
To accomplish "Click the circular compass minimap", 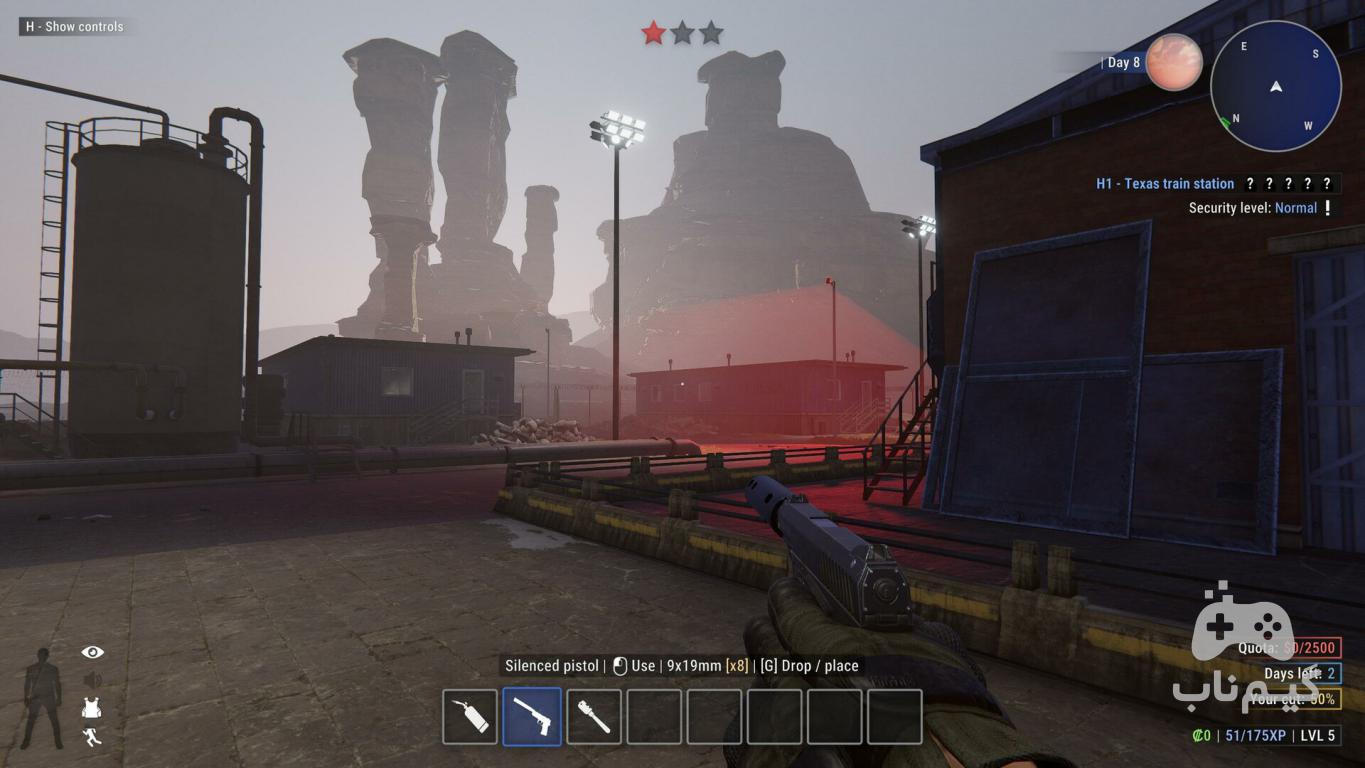I will [1275, 86].
